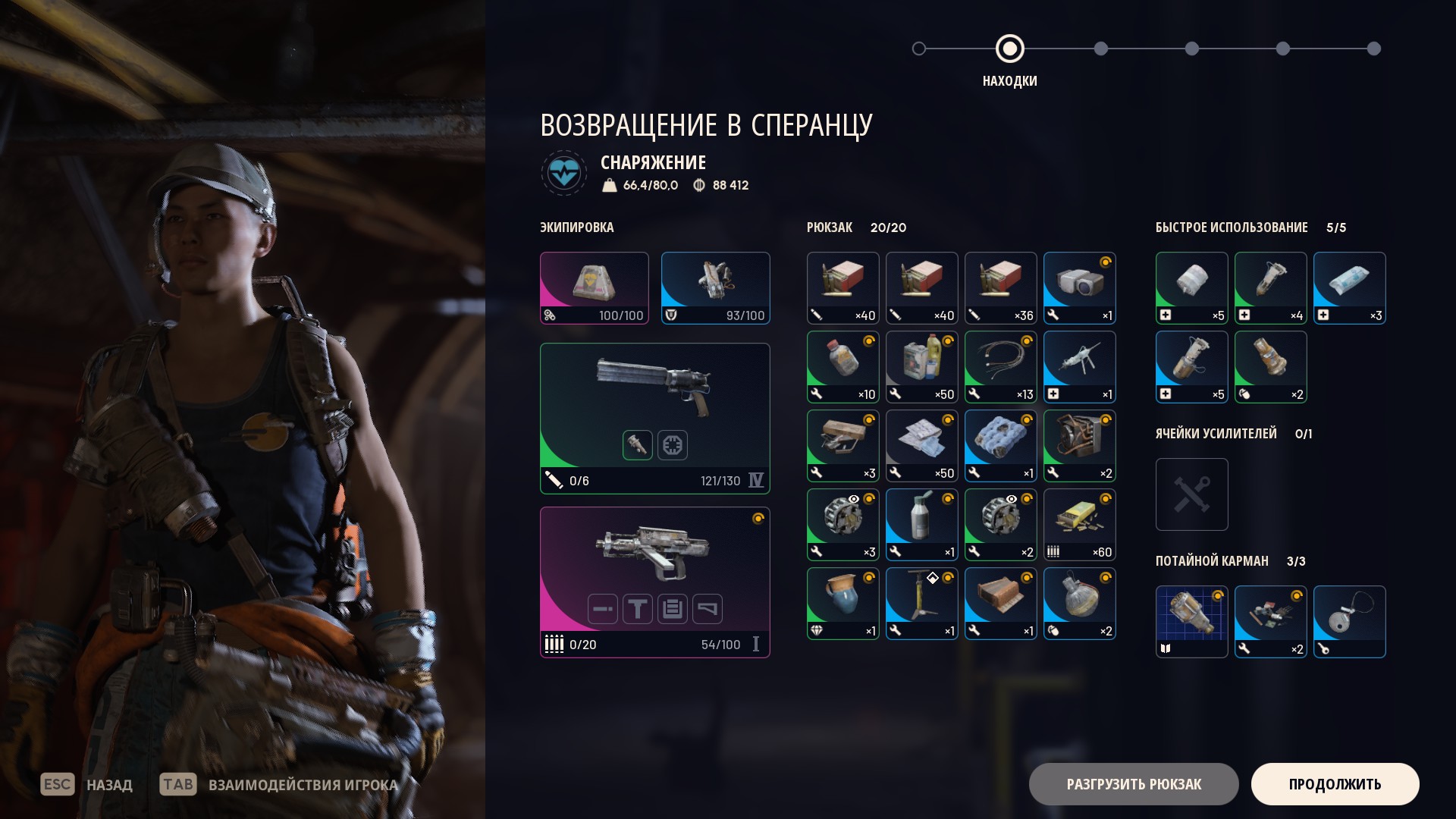The height and width of the screenshot is (819, 1456).
Task: Click the empty ЯЧЕЙКИ УСИЛИТЕЛЕЙ slot
Action: 1191,494
